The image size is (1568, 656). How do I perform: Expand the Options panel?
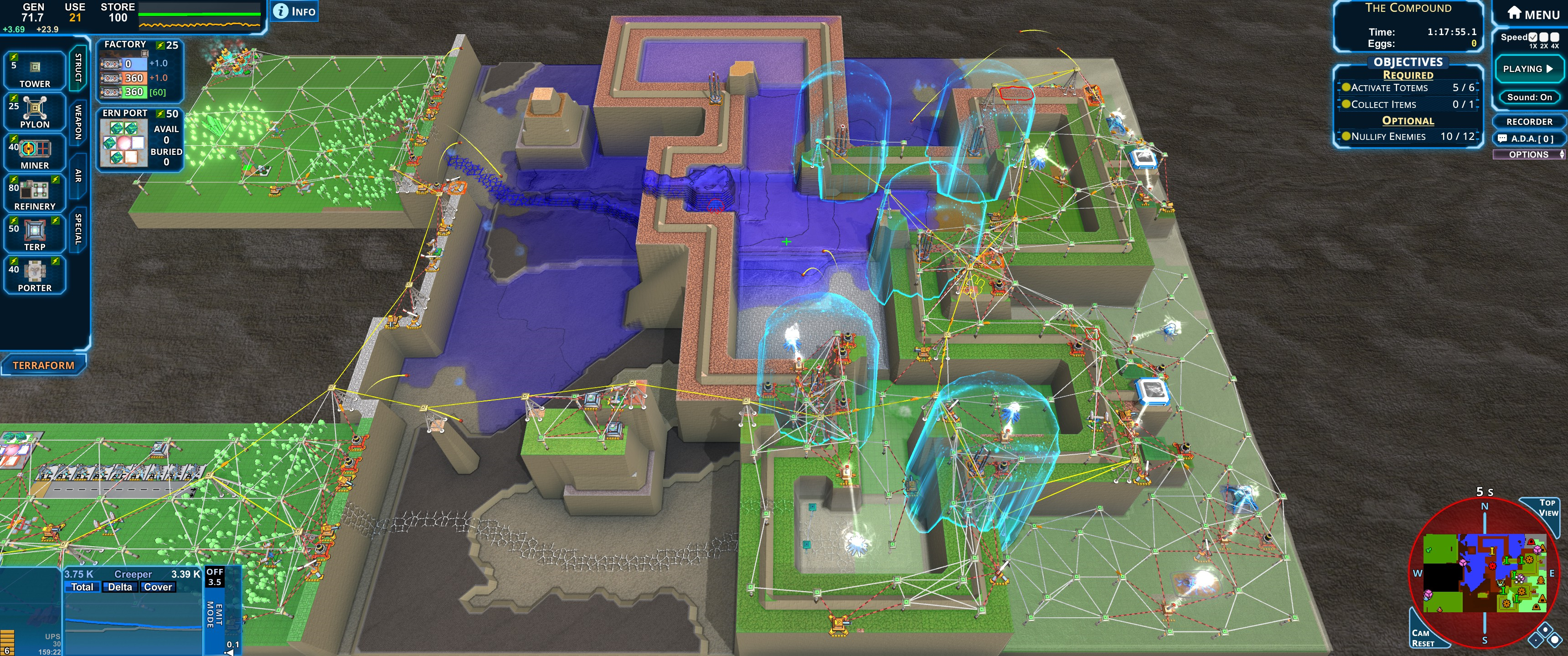(1529, 154)
